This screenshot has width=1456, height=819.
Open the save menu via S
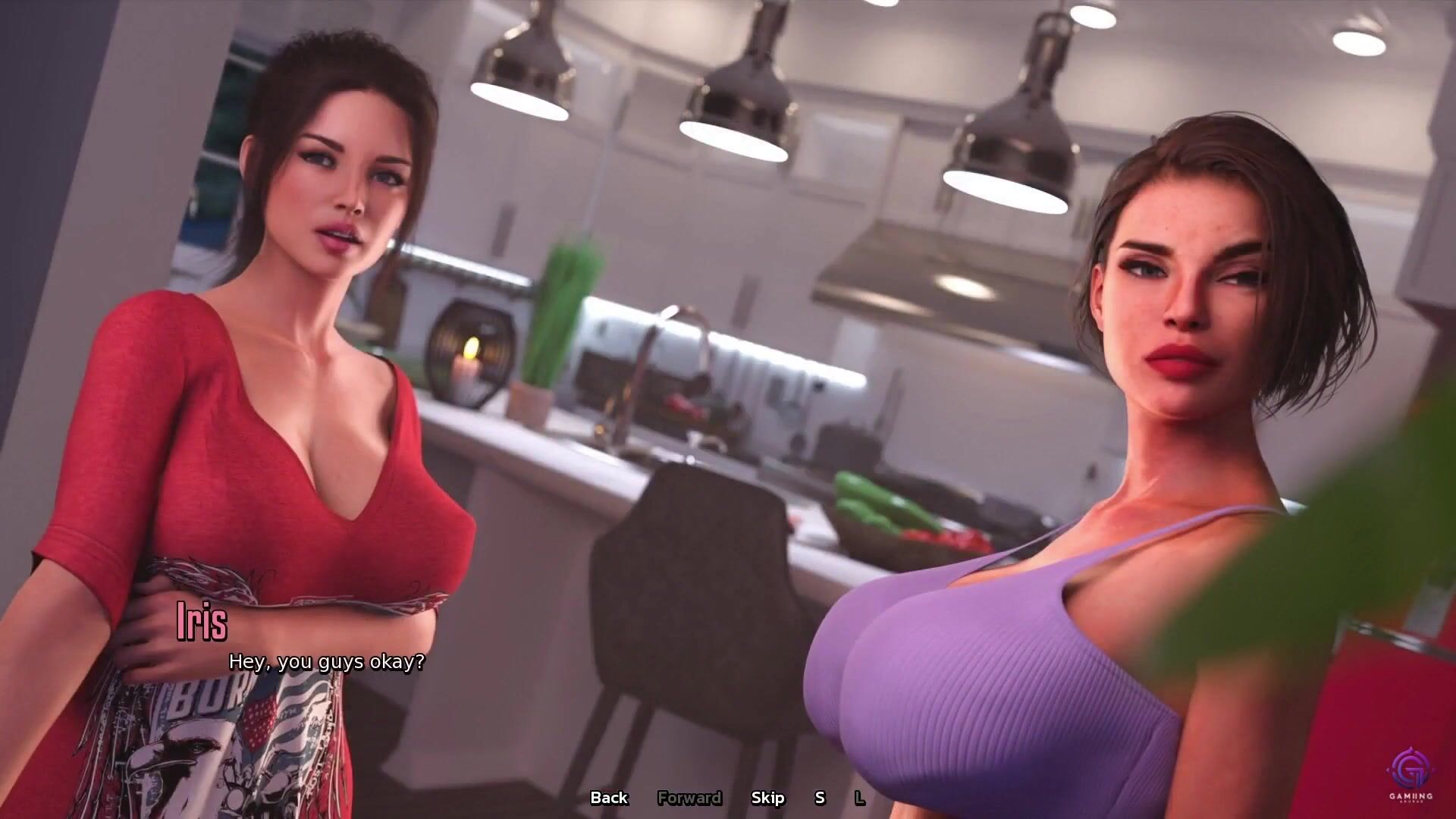pyautogui.click(x=820, y=798)
